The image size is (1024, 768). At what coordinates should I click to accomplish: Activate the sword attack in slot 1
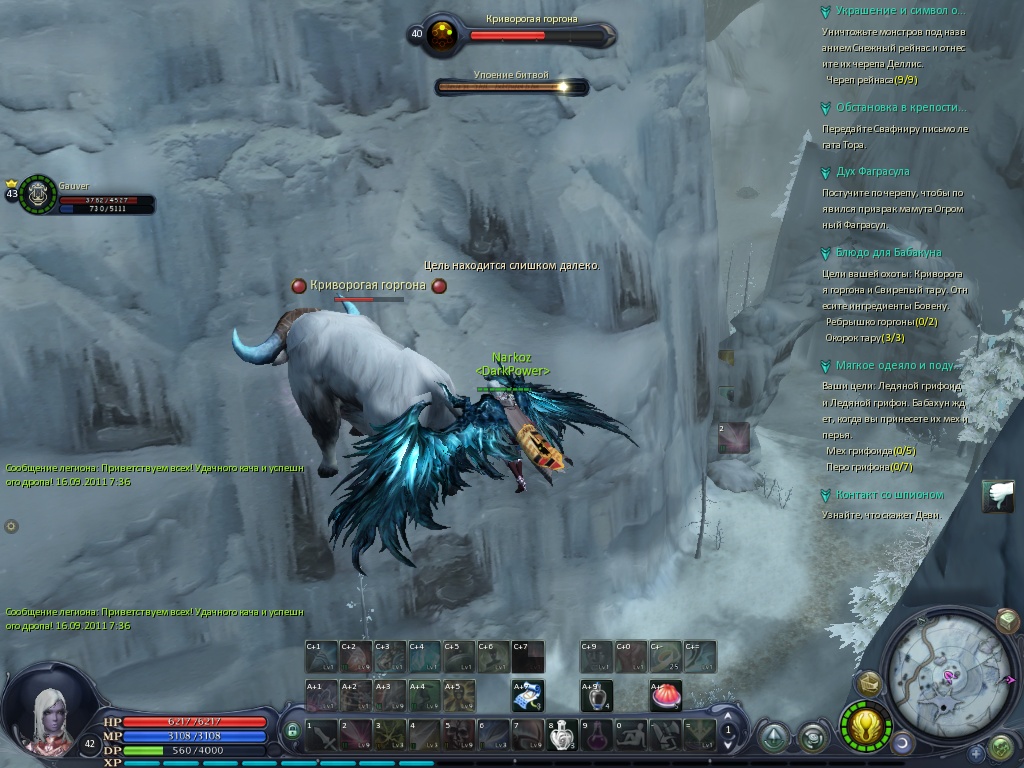pos(320,735)
